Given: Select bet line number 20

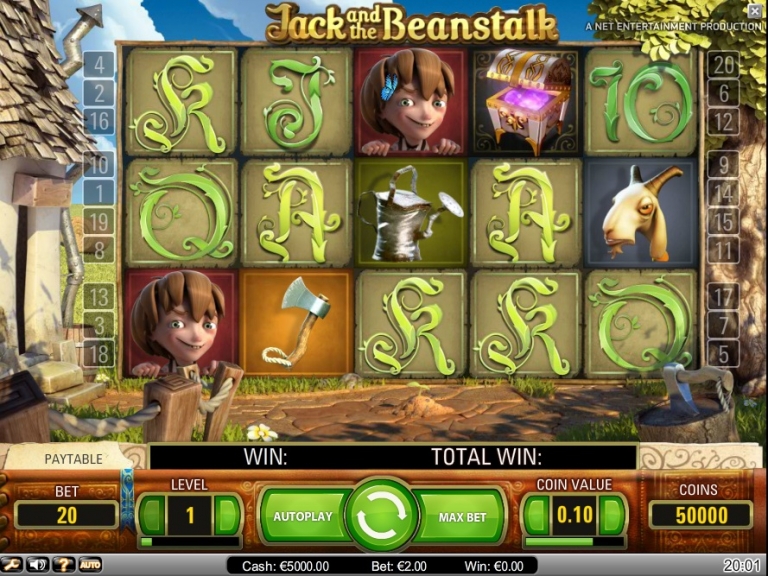Looking at the screenshot, I should point(724,65).
